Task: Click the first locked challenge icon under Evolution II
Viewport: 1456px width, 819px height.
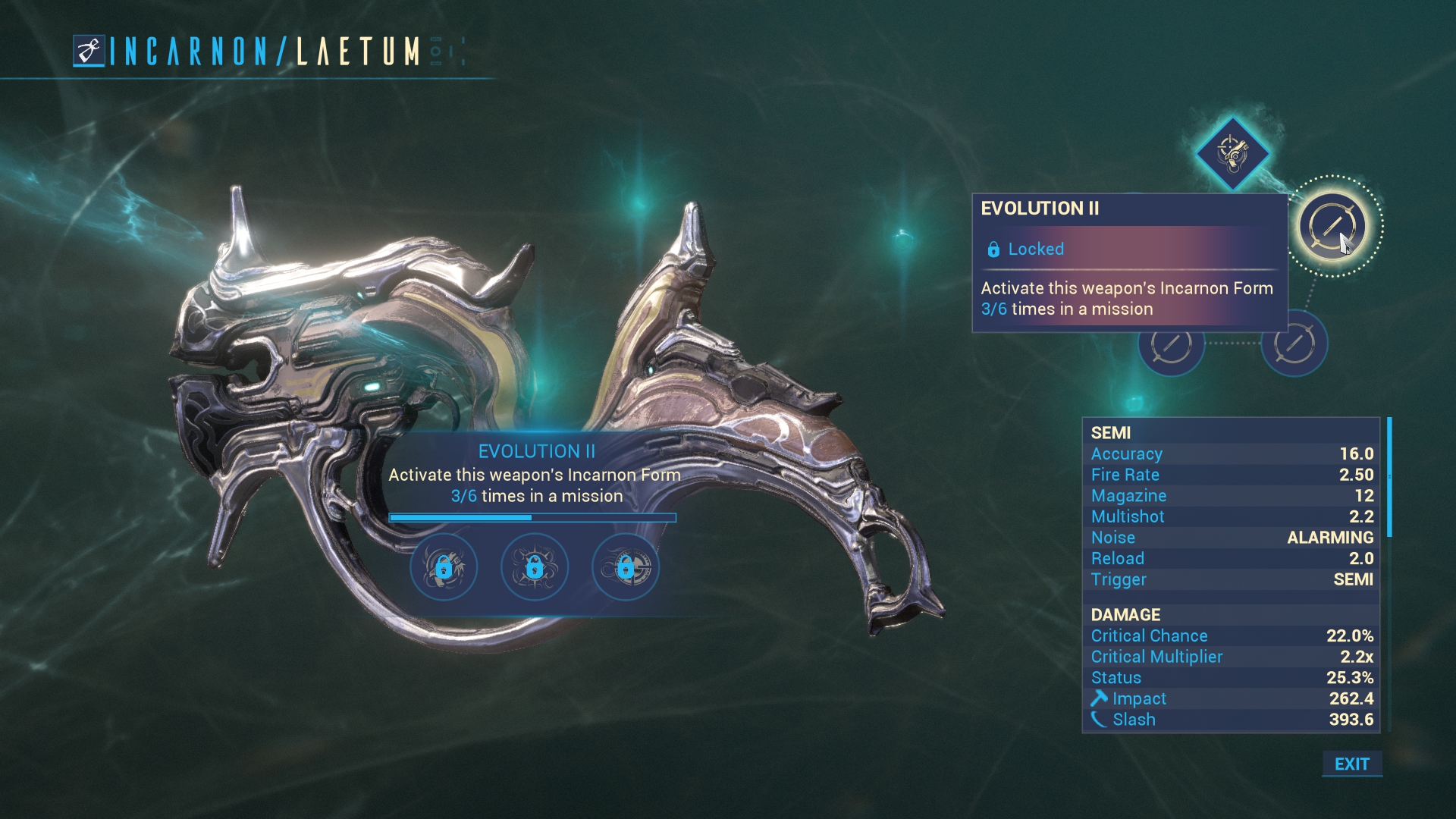Action: [444, 567]
